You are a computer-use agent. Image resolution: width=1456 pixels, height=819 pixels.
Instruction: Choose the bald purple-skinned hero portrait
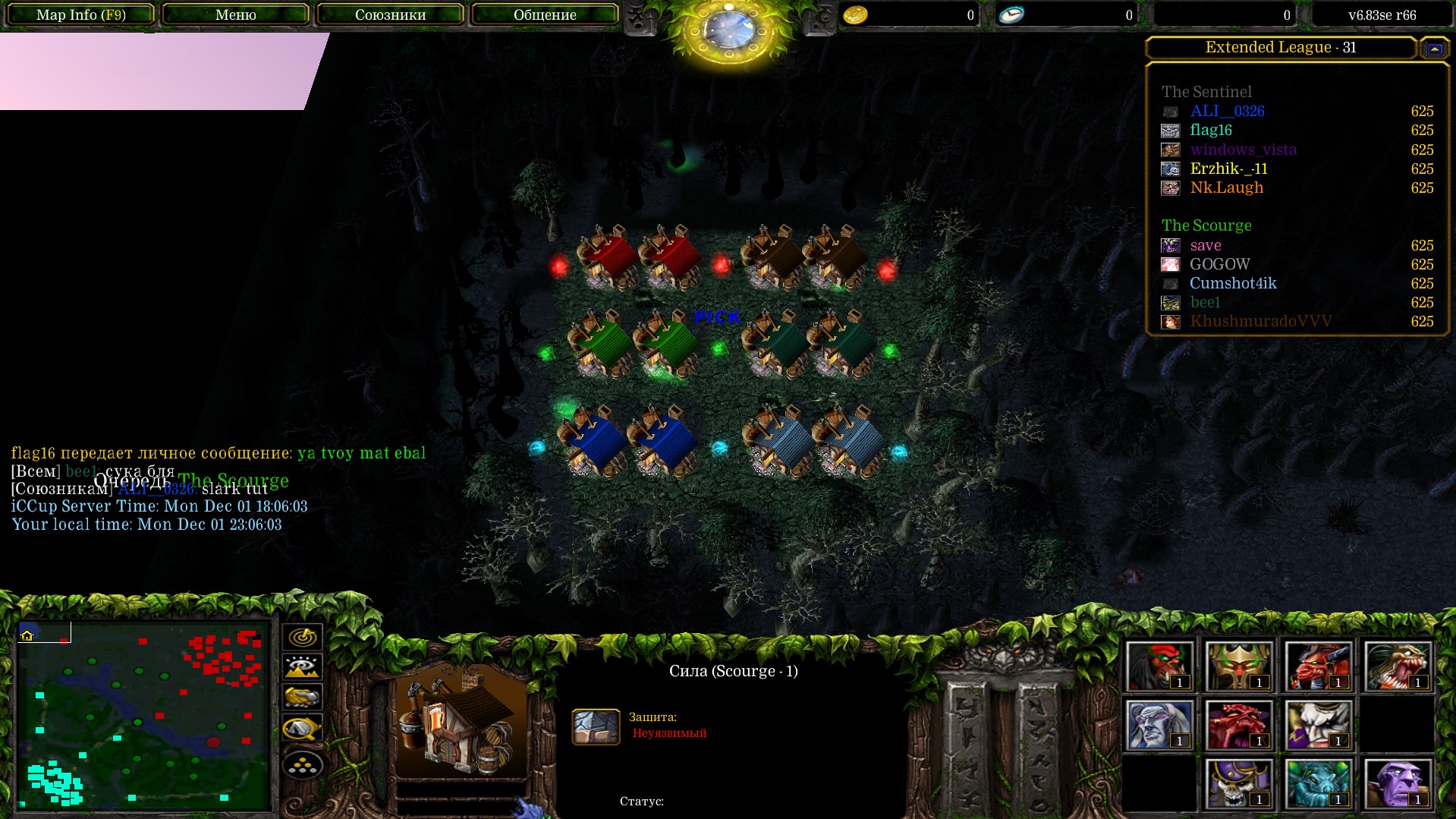point(1397,783)
